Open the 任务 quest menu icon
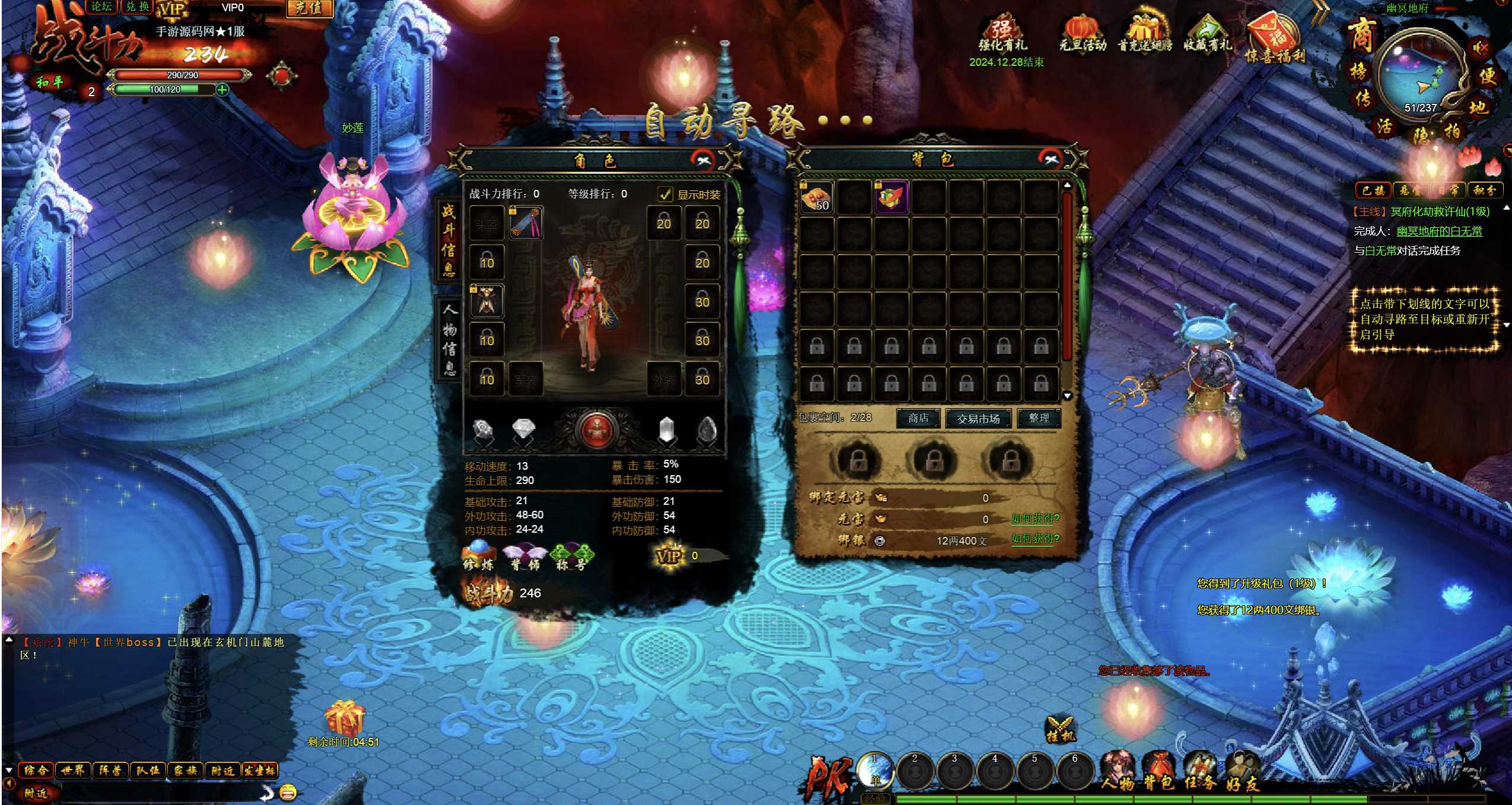 pos(1200,772)
